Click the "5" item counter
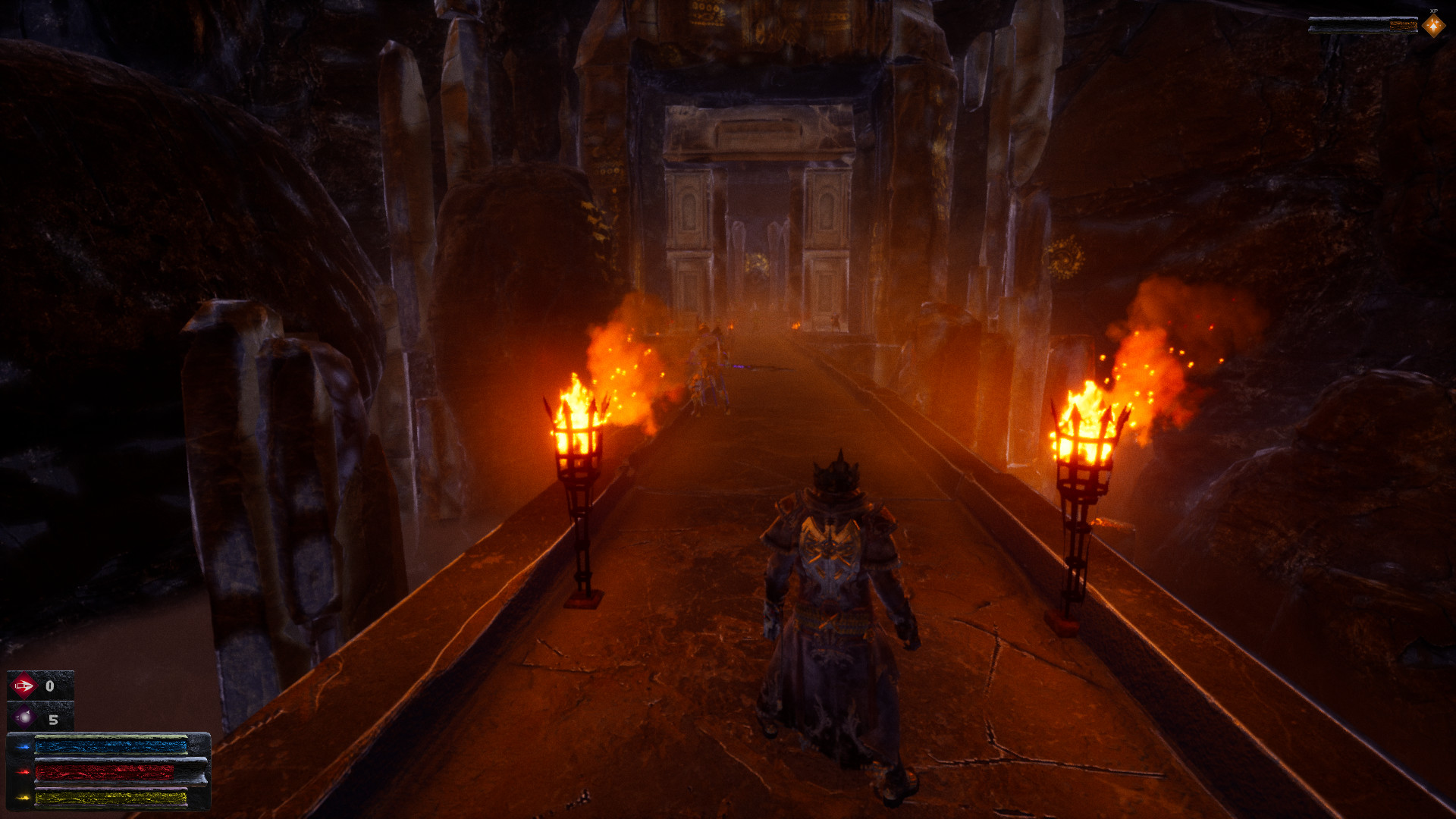This screenshot has width=1456, height=819. 53,720
